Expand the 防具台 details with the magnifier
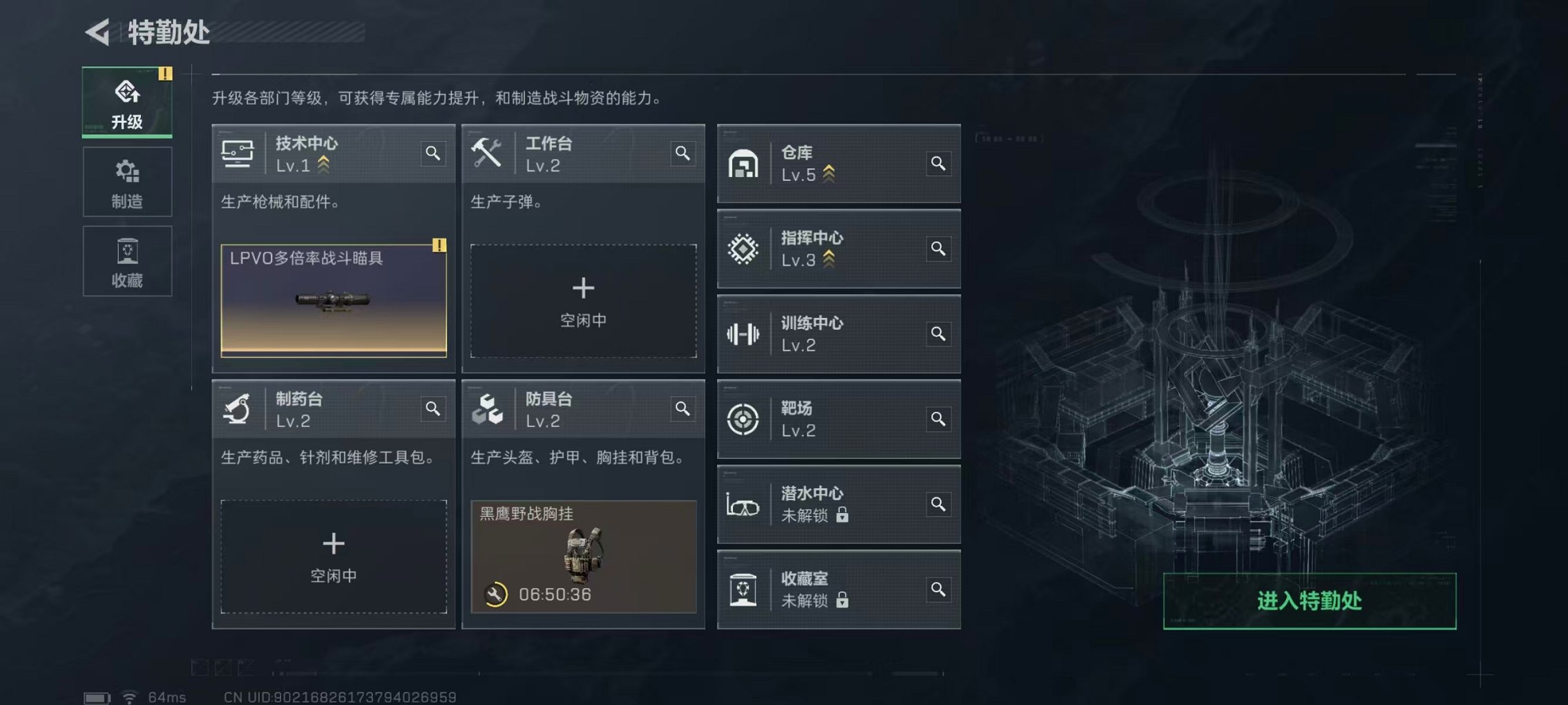The height and width of the screenshot is (705, 1568). (x=682, y=409)
